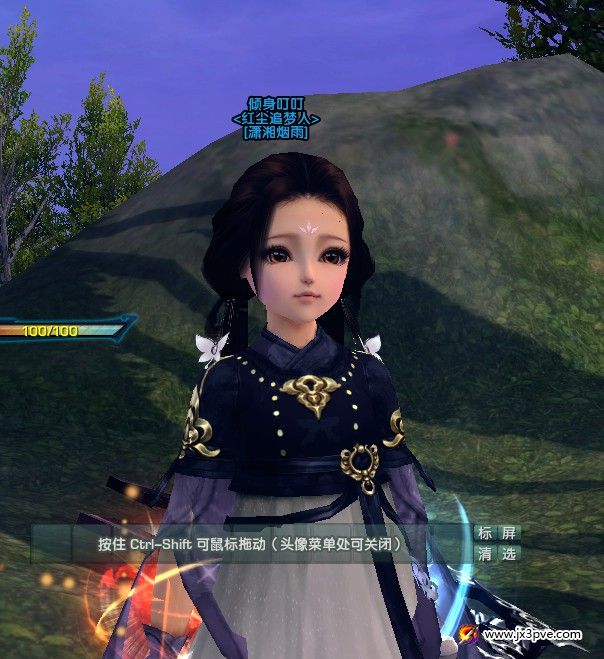Viewport: 604px width, 659px height.
Task: Activate the 清 button on the bar
Action: 485,553
